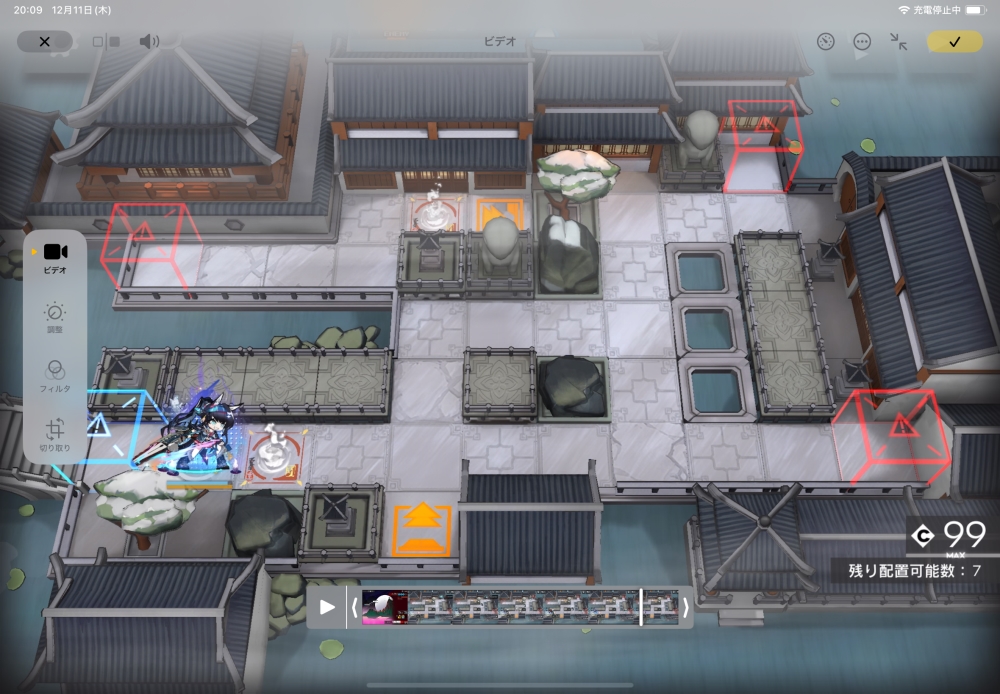Toggle the video sound speaker icon
Image resolution: width=1000 pixels, height=694 pixels.
[x=149, y=42]
